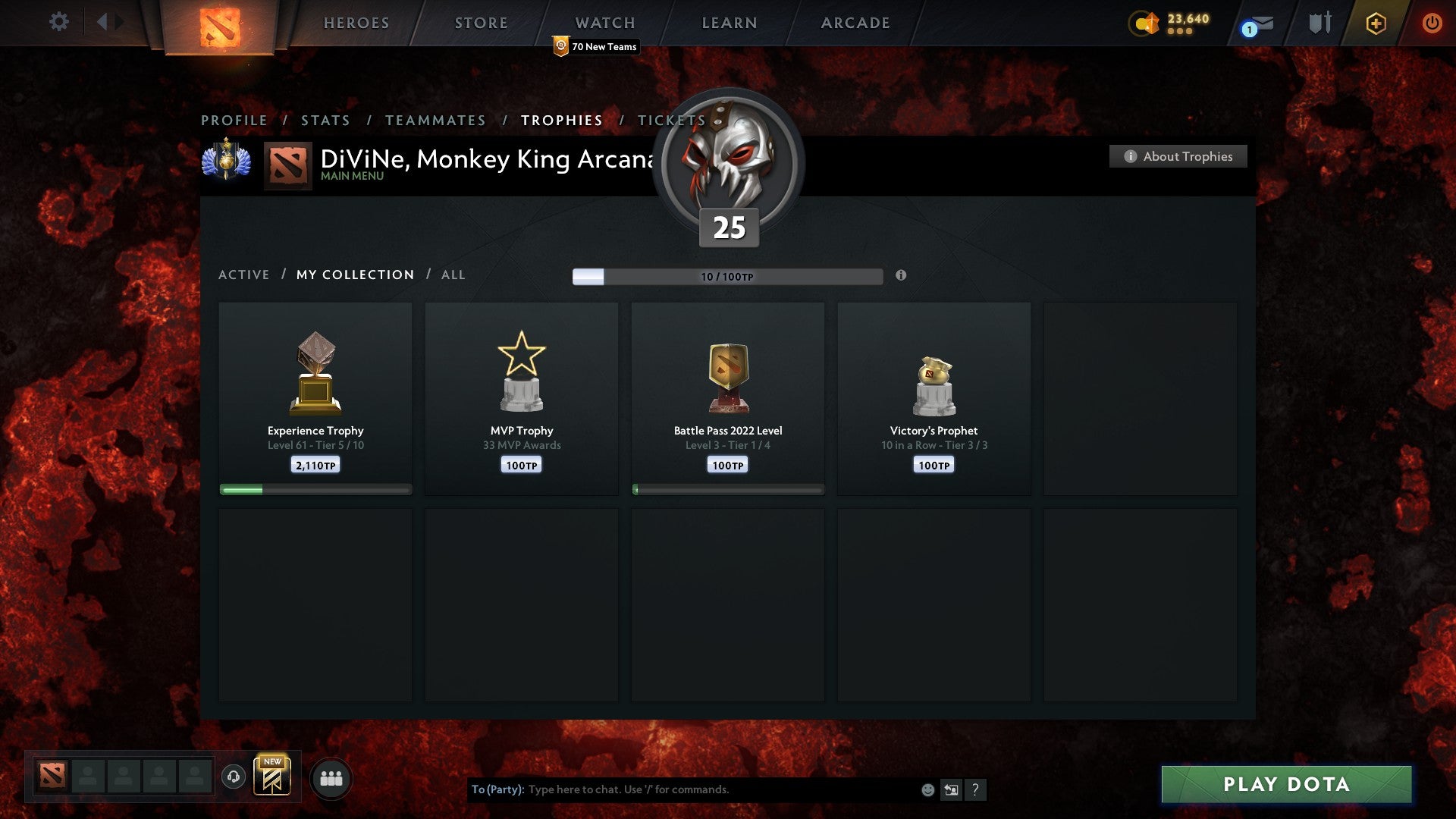The width and height of the screenshot is (1456, 819).
Task: Open the TEAMMATES section
Action: click(435, 120)
